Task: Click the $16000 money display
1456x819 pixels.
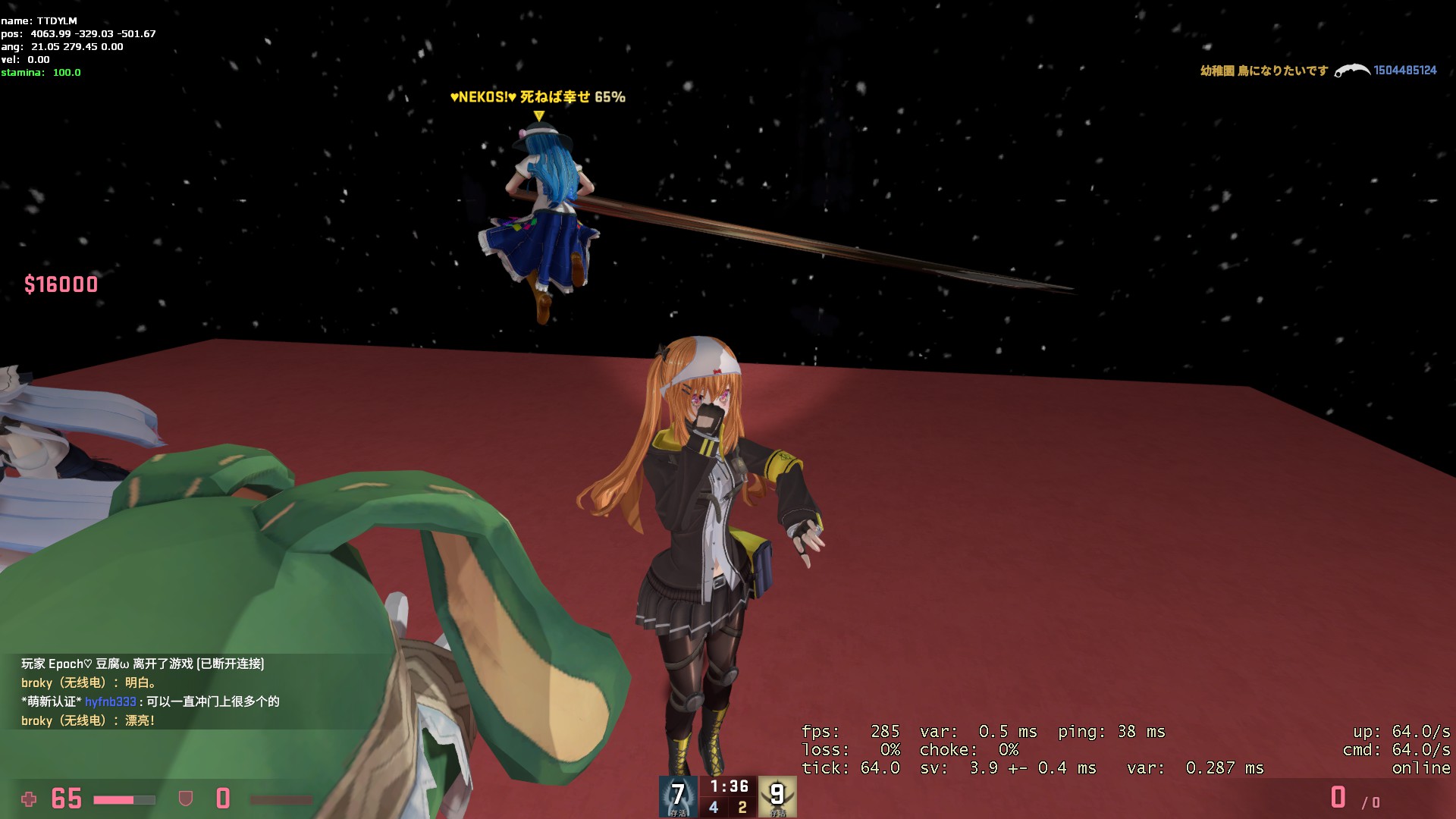Action: (x=61, y=285)
